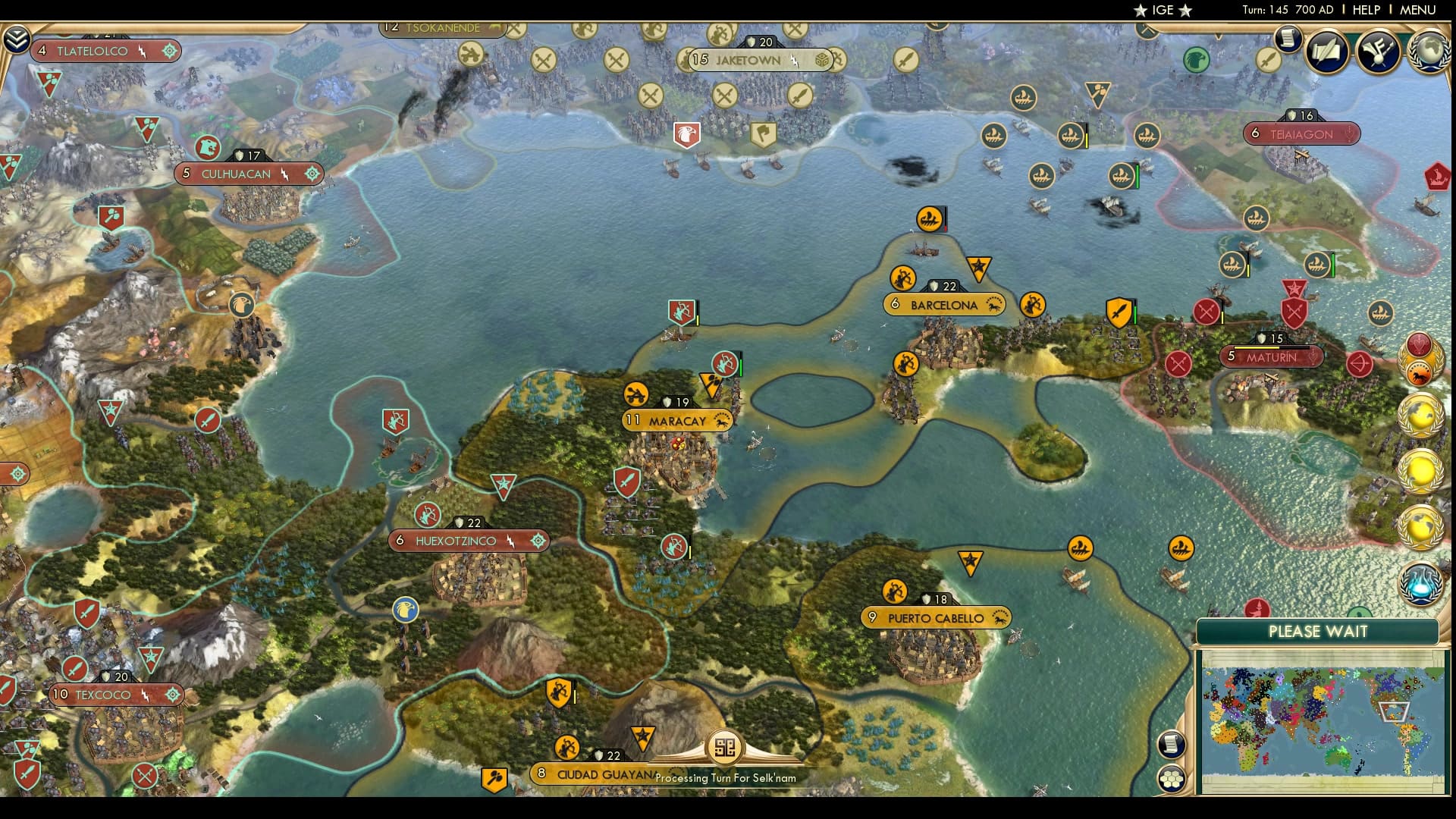Select a galley unit flag near Teiaiagon

point(1257,218)
